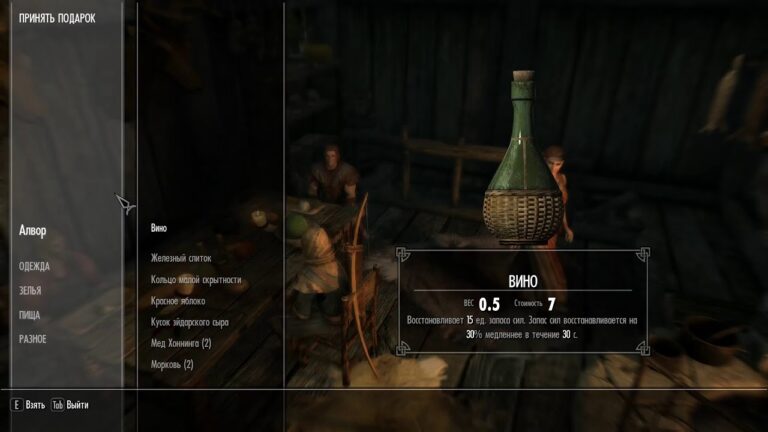Select the Вино item in the list
The image size is (768, 432).
pyautogui.click(x=159, y=228)
